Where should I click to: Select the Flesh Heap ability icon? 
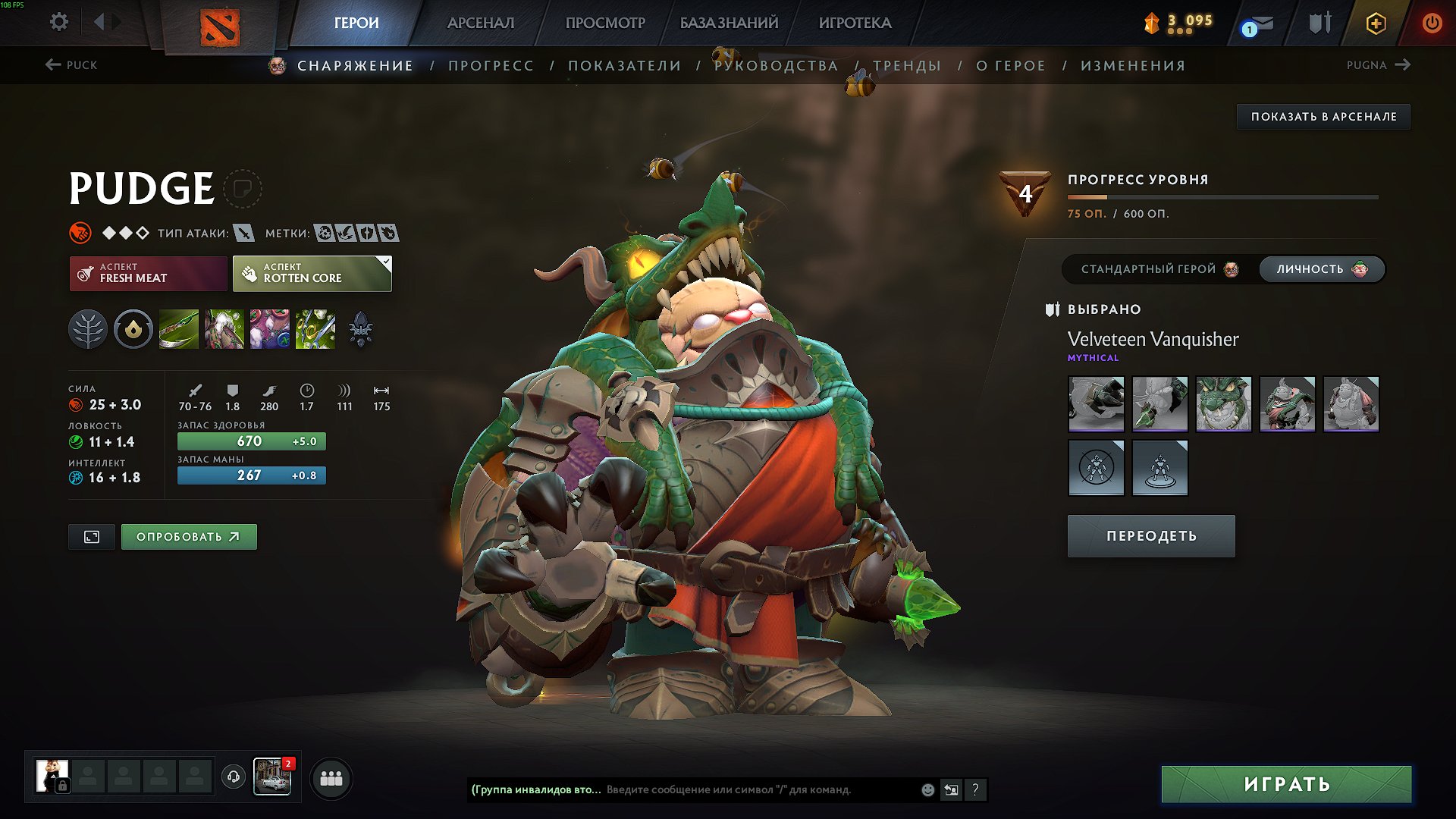click(270, 328)
